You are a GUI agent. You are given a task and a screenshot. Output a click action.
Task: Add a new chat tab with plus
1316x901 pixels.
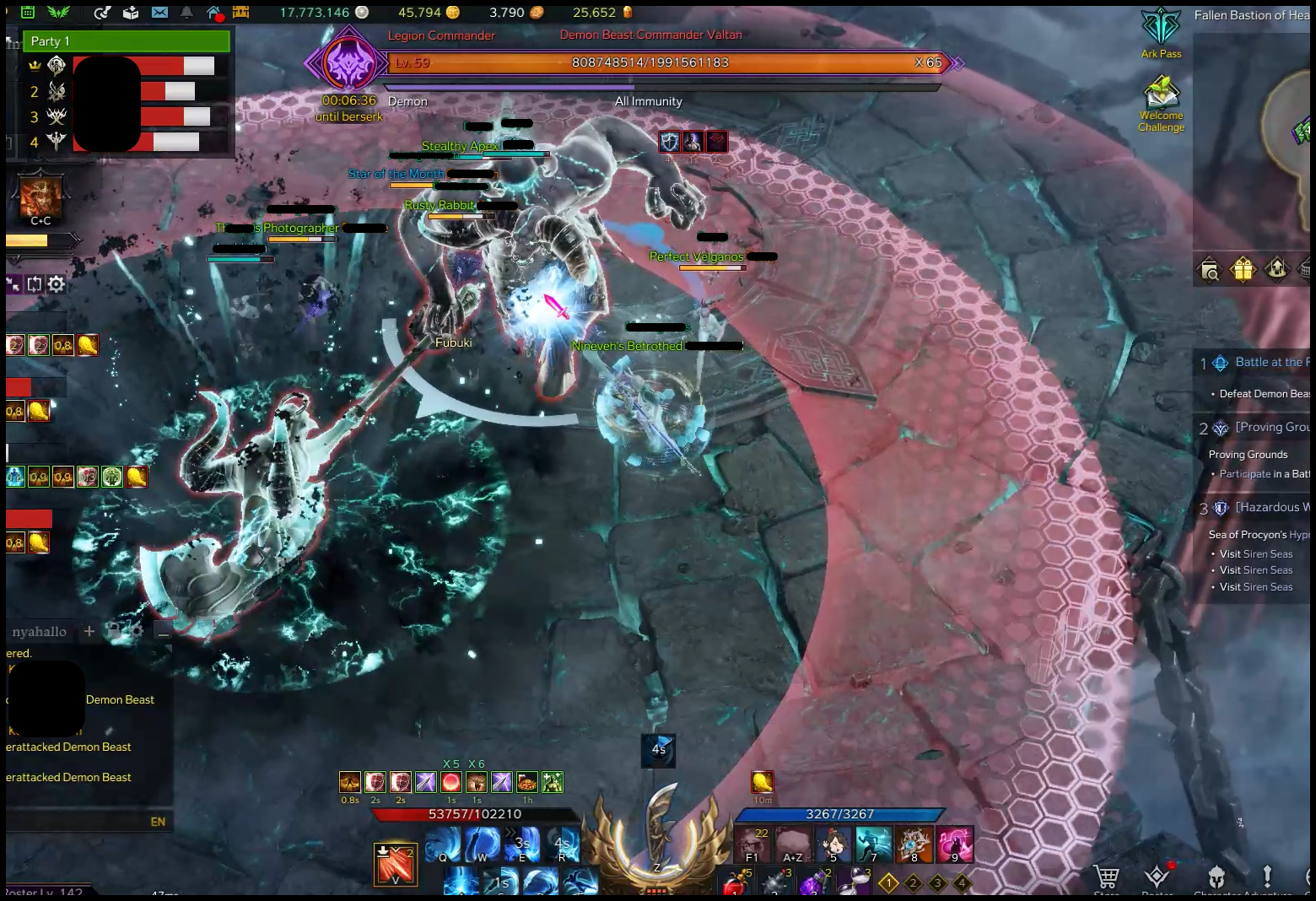pos(89,631)
